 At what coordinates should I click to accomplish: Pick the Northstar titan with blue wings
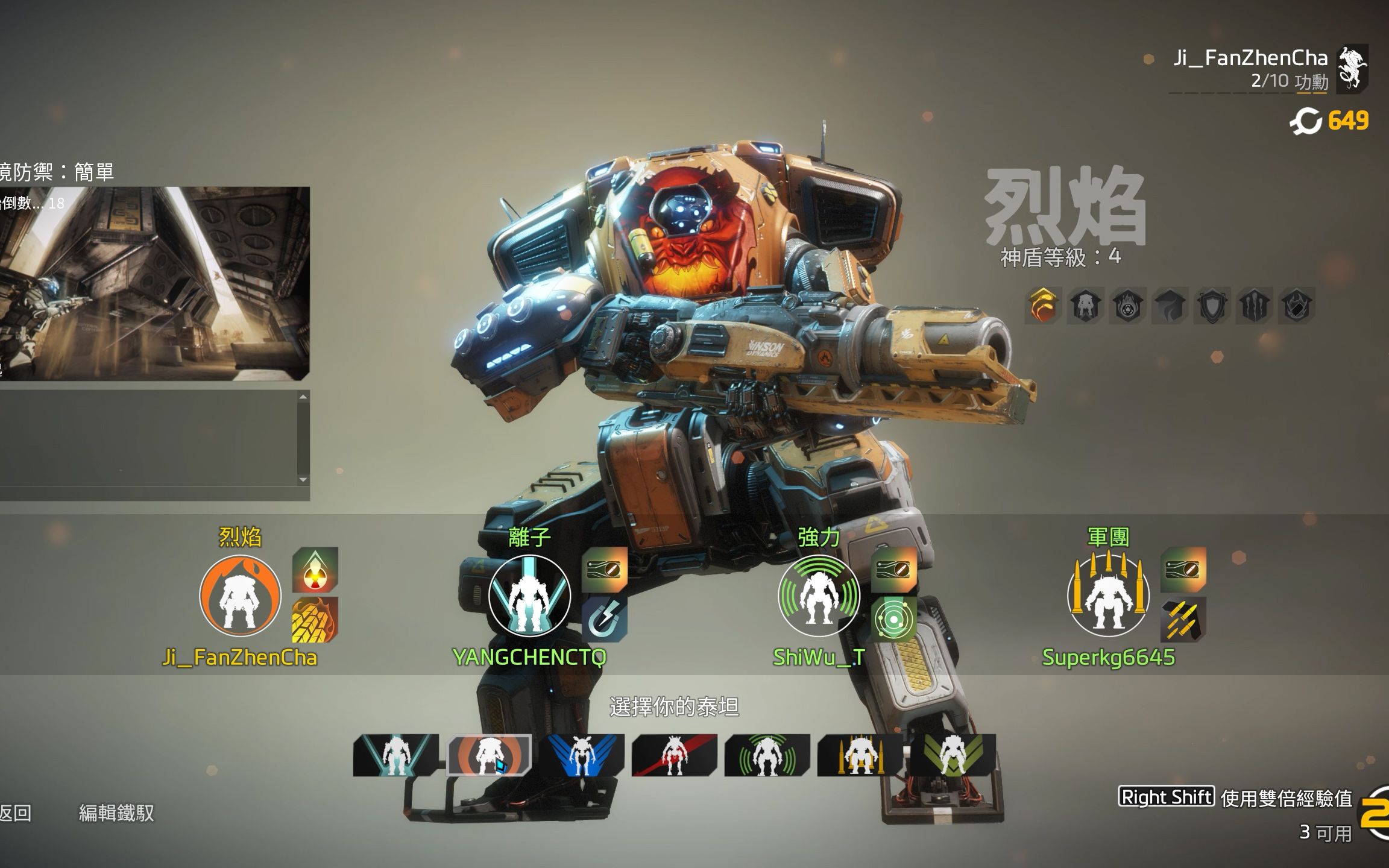[582, 755]
